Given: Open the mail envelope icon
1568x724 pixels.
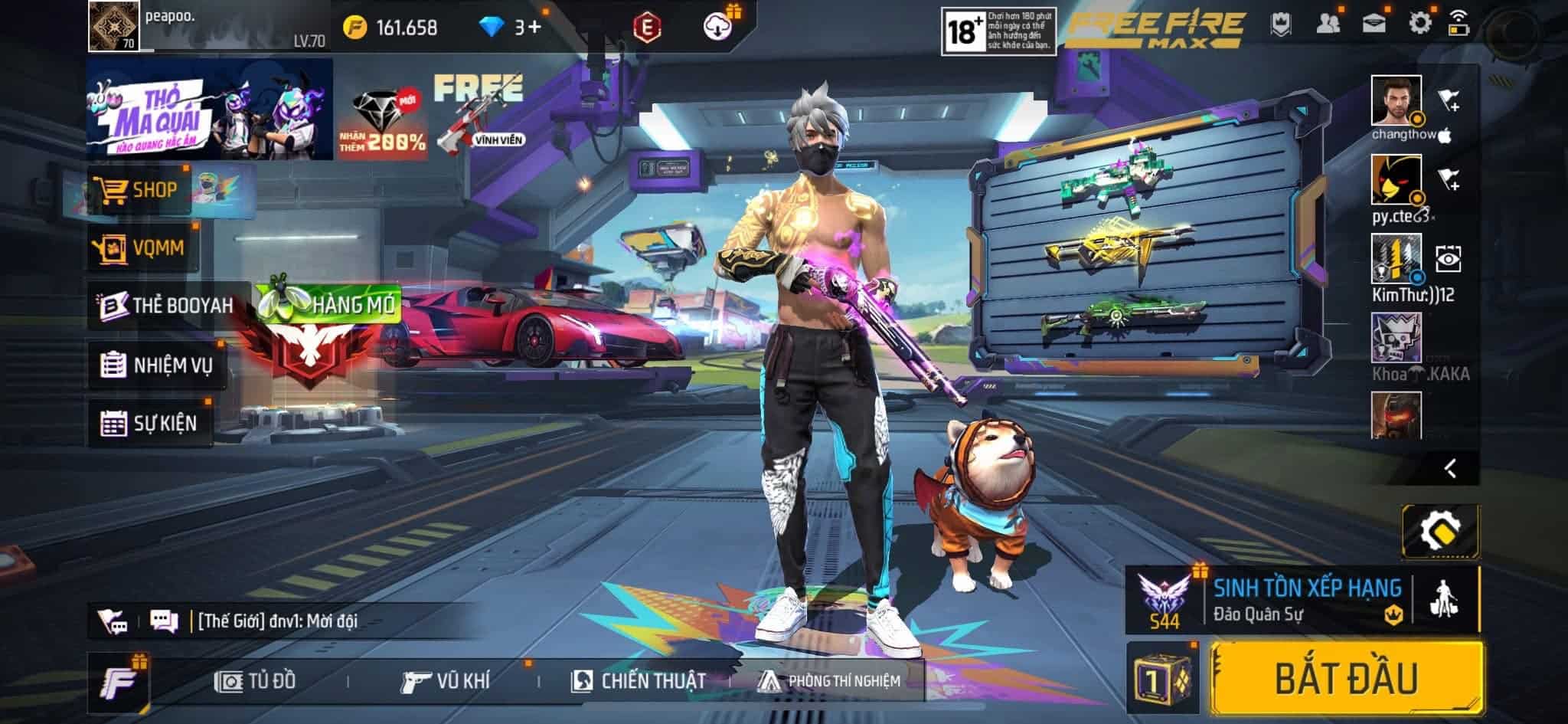Looking at the screenshot, I should pos(1374,23).
